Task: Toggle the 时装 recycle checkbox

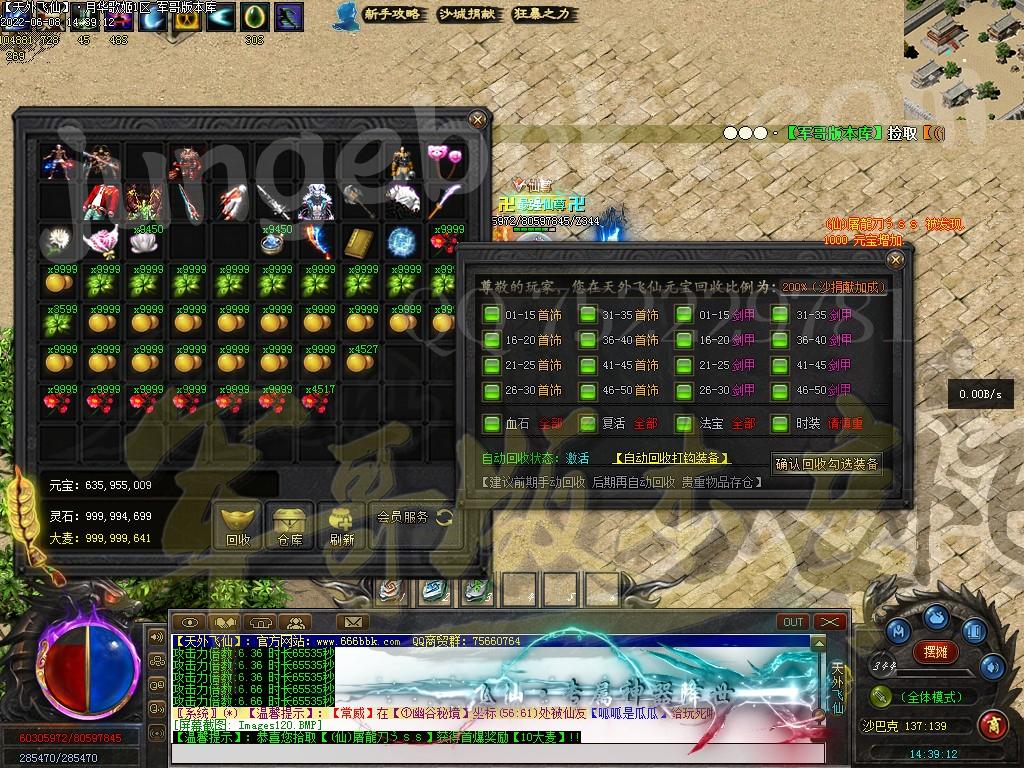Action: pos(780,424)
